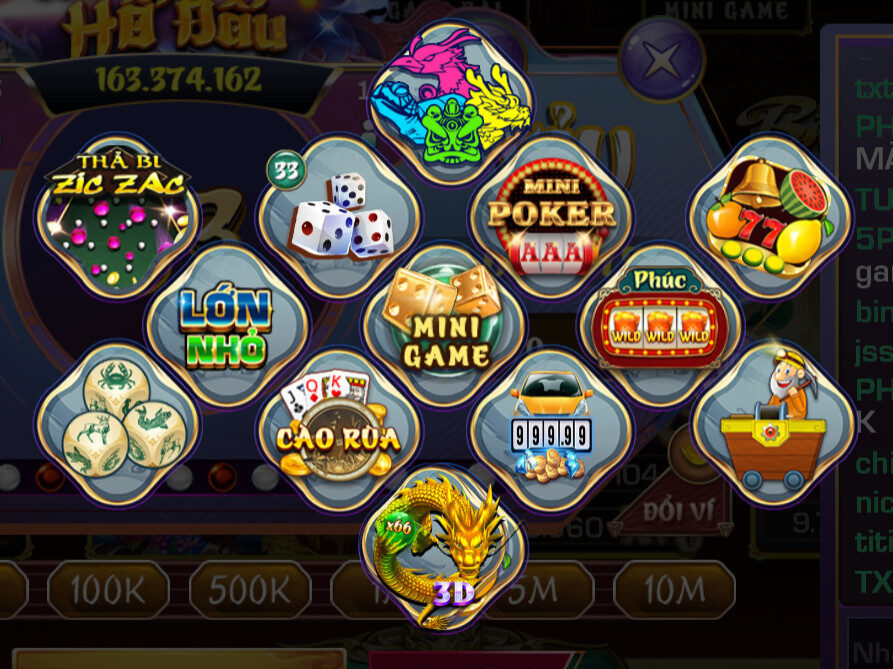
Task: Start the golden dragon 3D game
Action: pyautogui.click(x=444, y=547)
